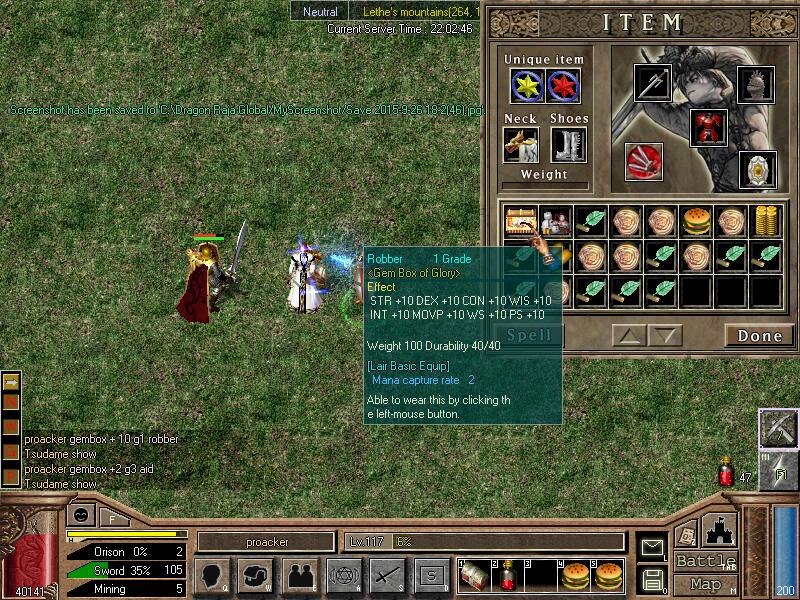This screenshot has height=600, width=800.
Task: Pick the hamburger in the inventory grid
Action: 696,219
